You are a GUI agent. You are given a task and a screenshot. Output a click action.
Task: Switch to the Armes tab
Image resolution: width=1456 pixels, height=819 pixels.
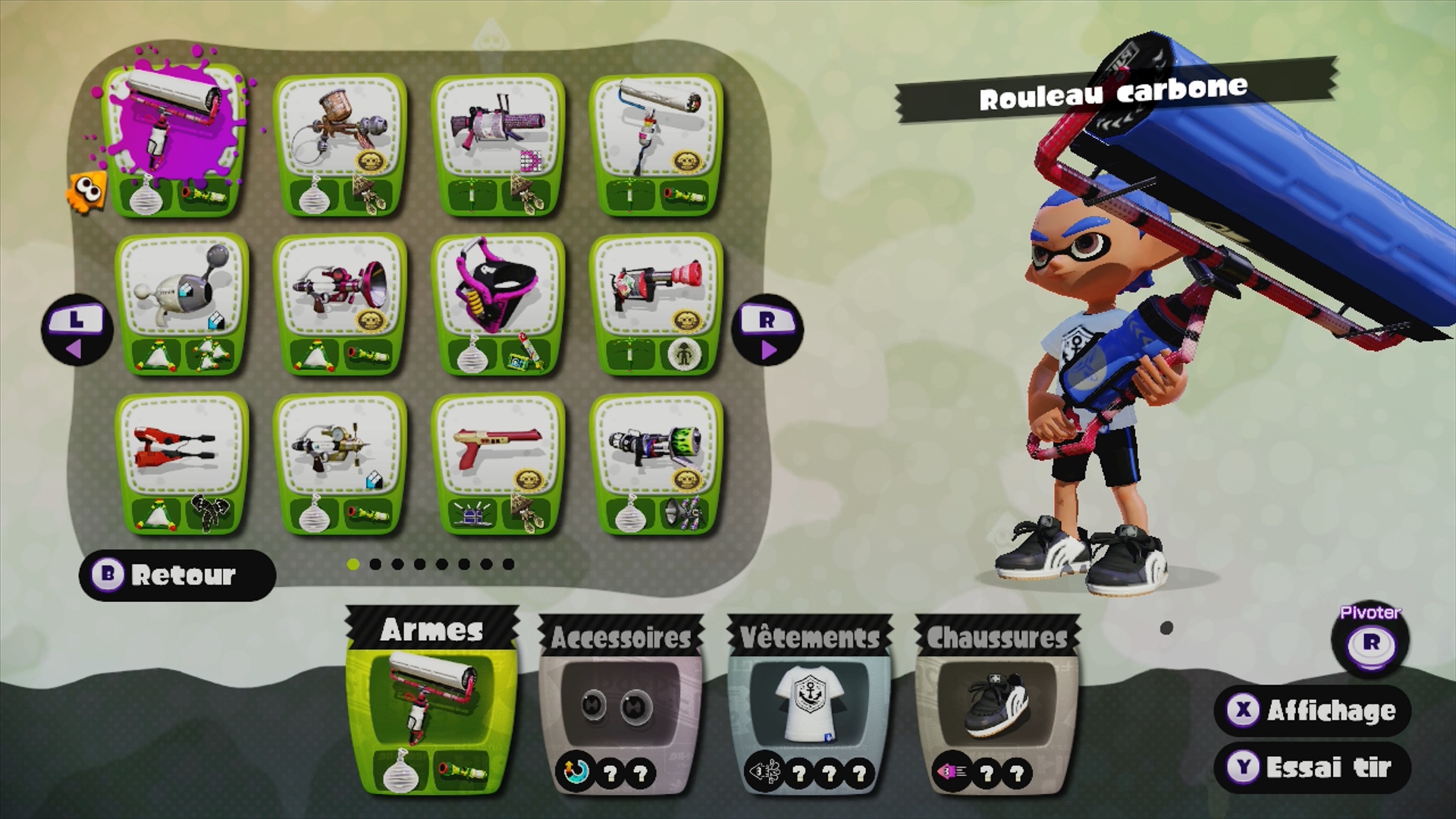(x=431, y=701)
